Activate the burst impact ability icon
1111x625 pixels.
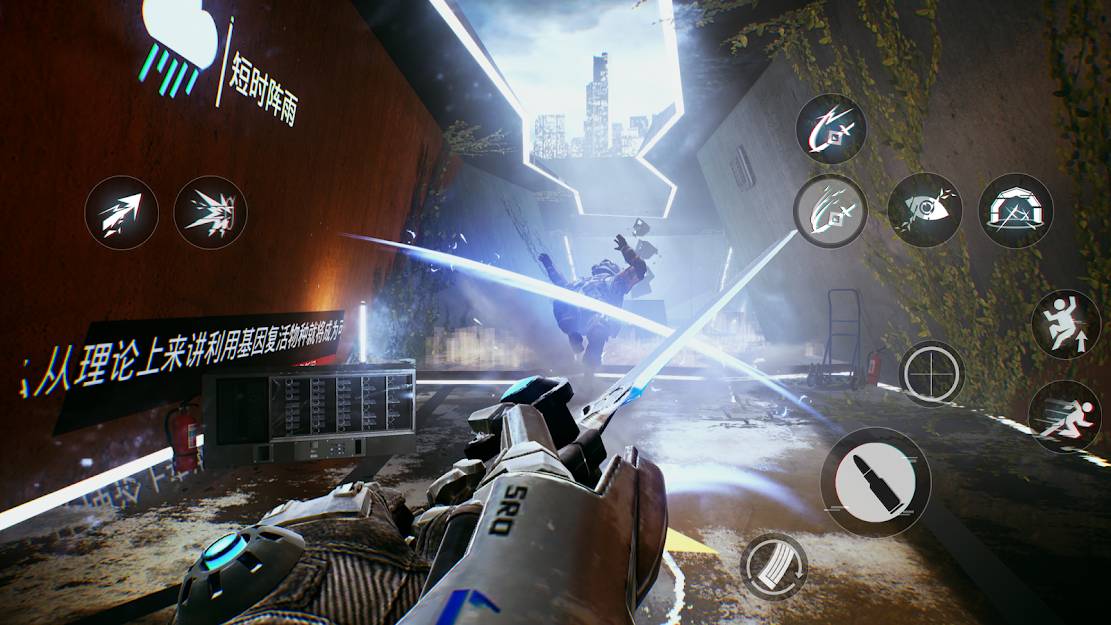tap(210, 212)
